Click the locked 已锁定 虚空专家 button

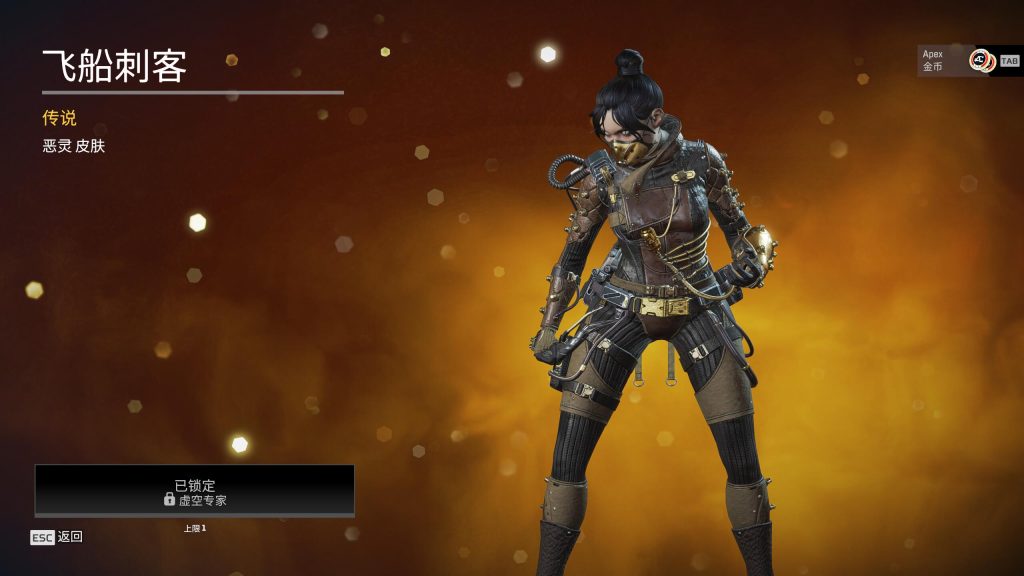pyautogui.click(x=195, y=491)
